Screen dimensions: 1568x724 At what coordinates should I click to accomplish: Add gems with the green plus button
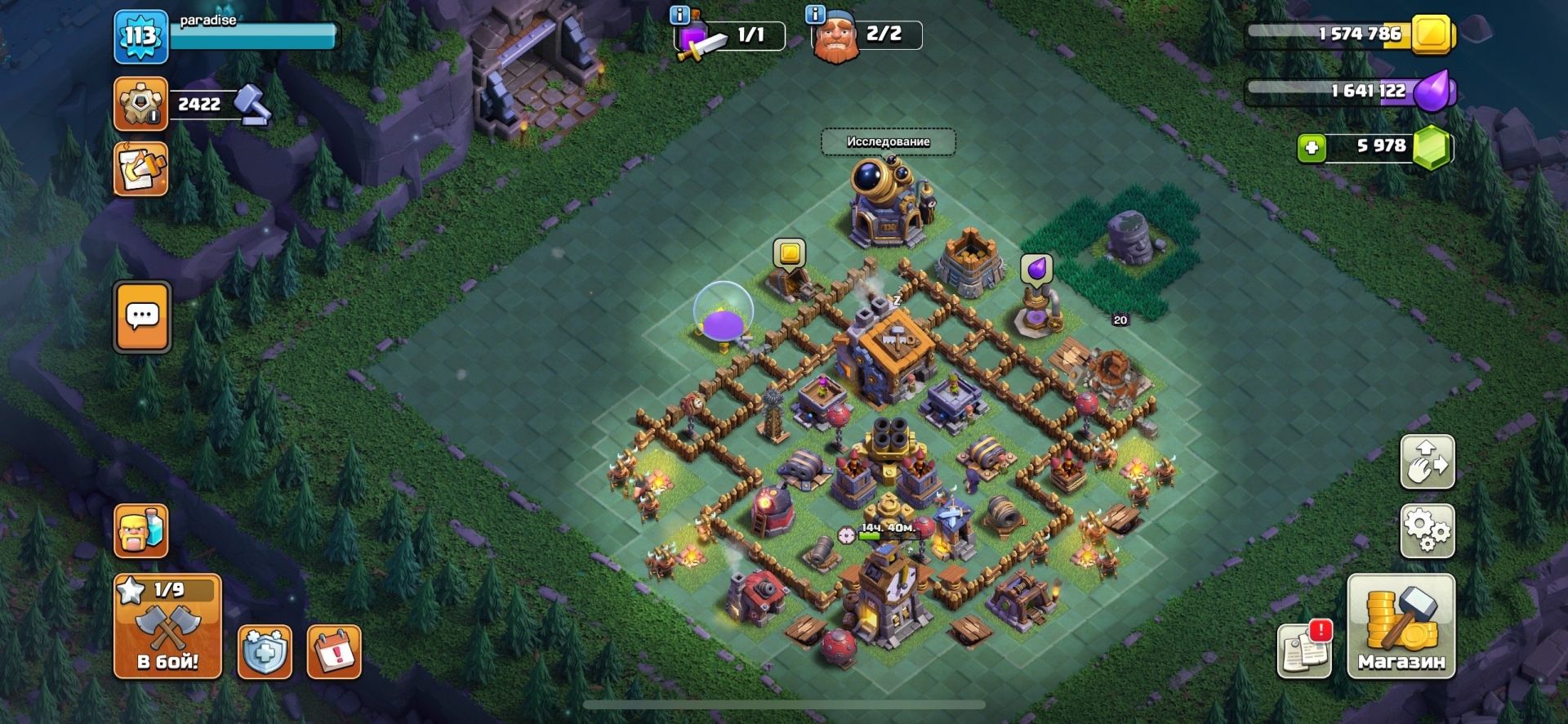coord(1312,148)
